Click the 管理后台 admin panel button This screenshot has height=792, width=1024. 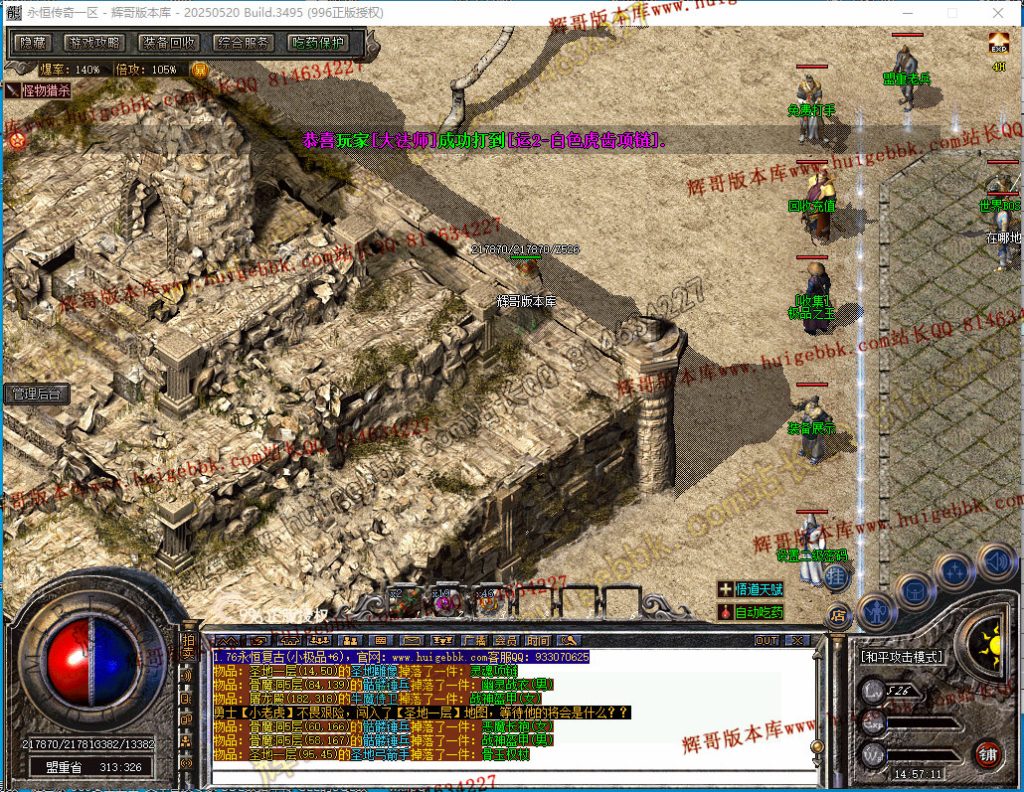click(36, 394)
